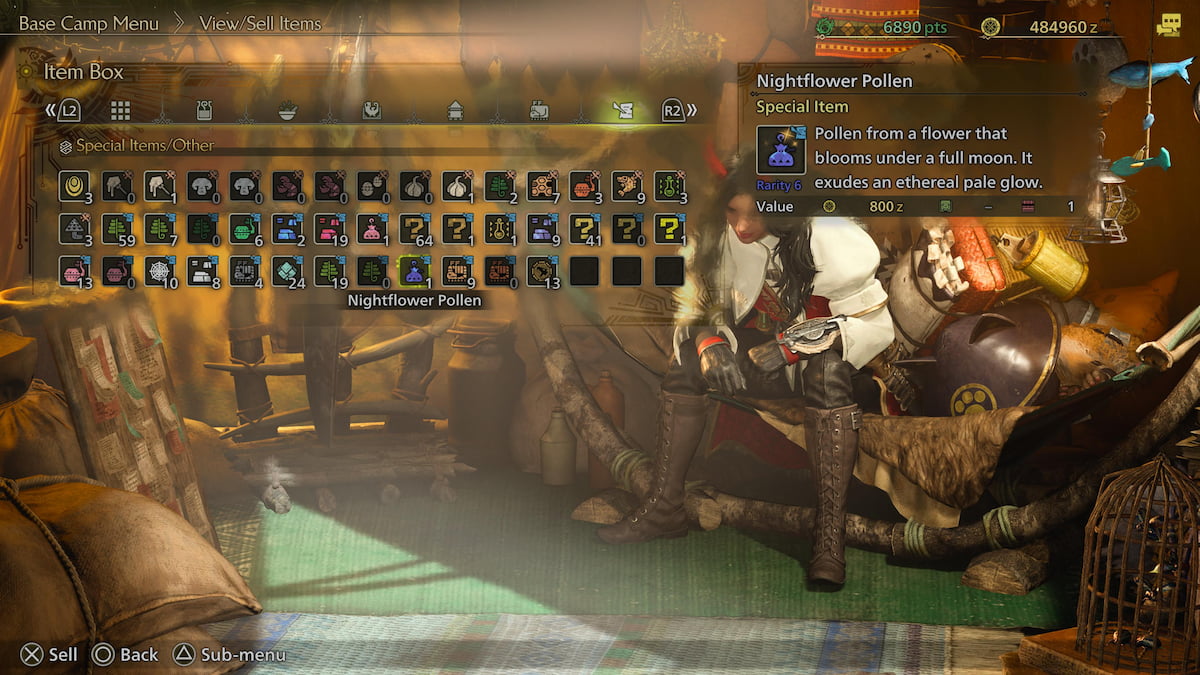
Task: Open the yellow chat bubble icon
Action: coord(1168,27)
